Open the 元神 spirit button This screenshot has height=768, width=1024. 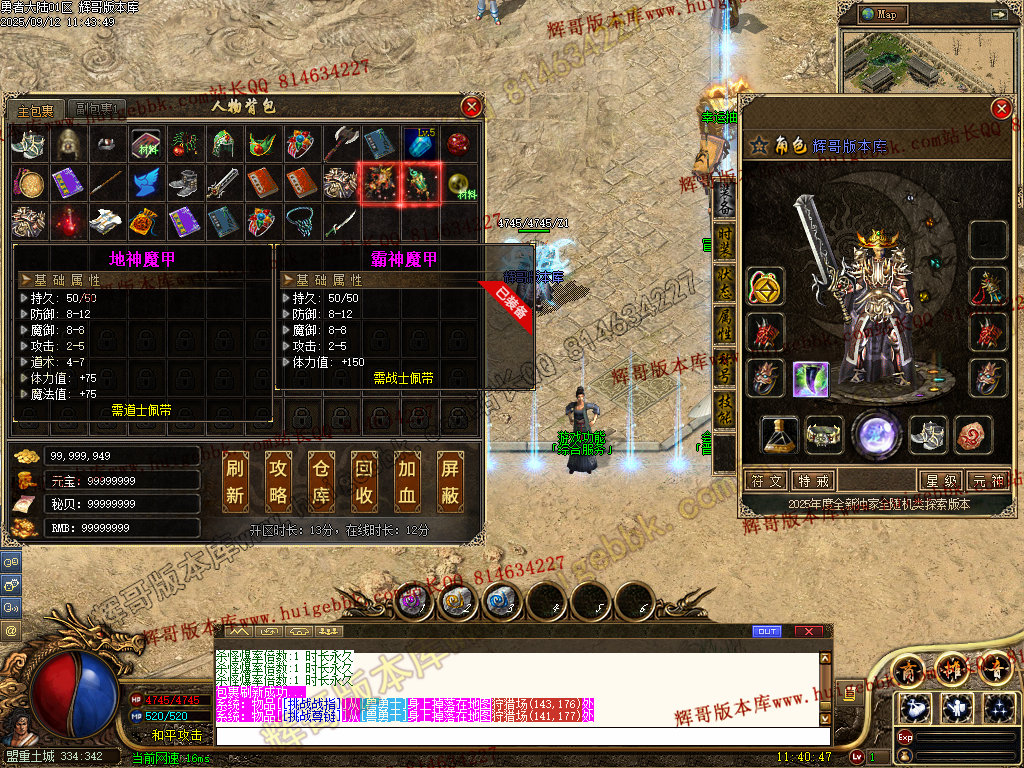pos(990,481)
